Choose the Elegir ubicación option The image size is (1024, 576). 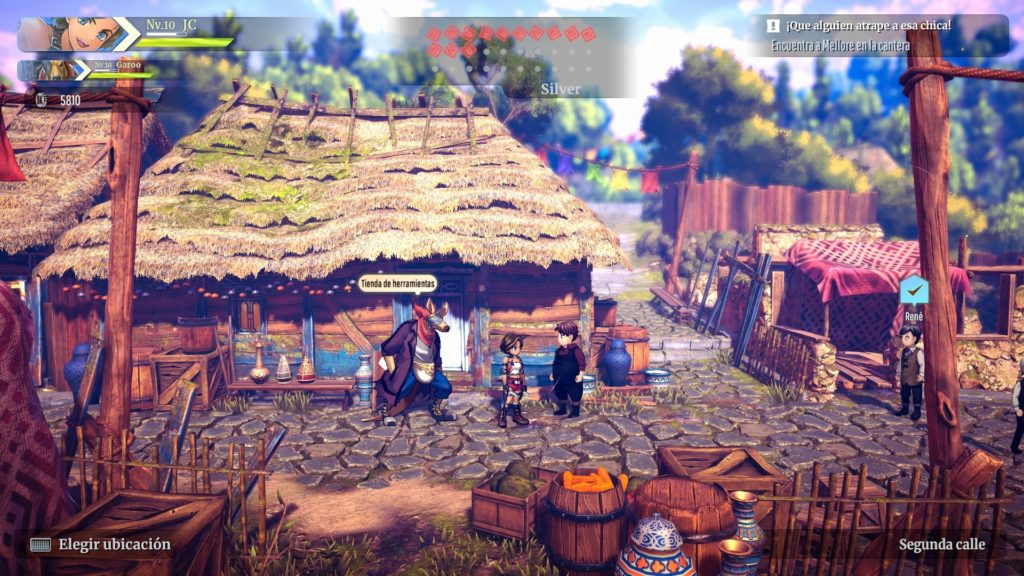point(114,545)
